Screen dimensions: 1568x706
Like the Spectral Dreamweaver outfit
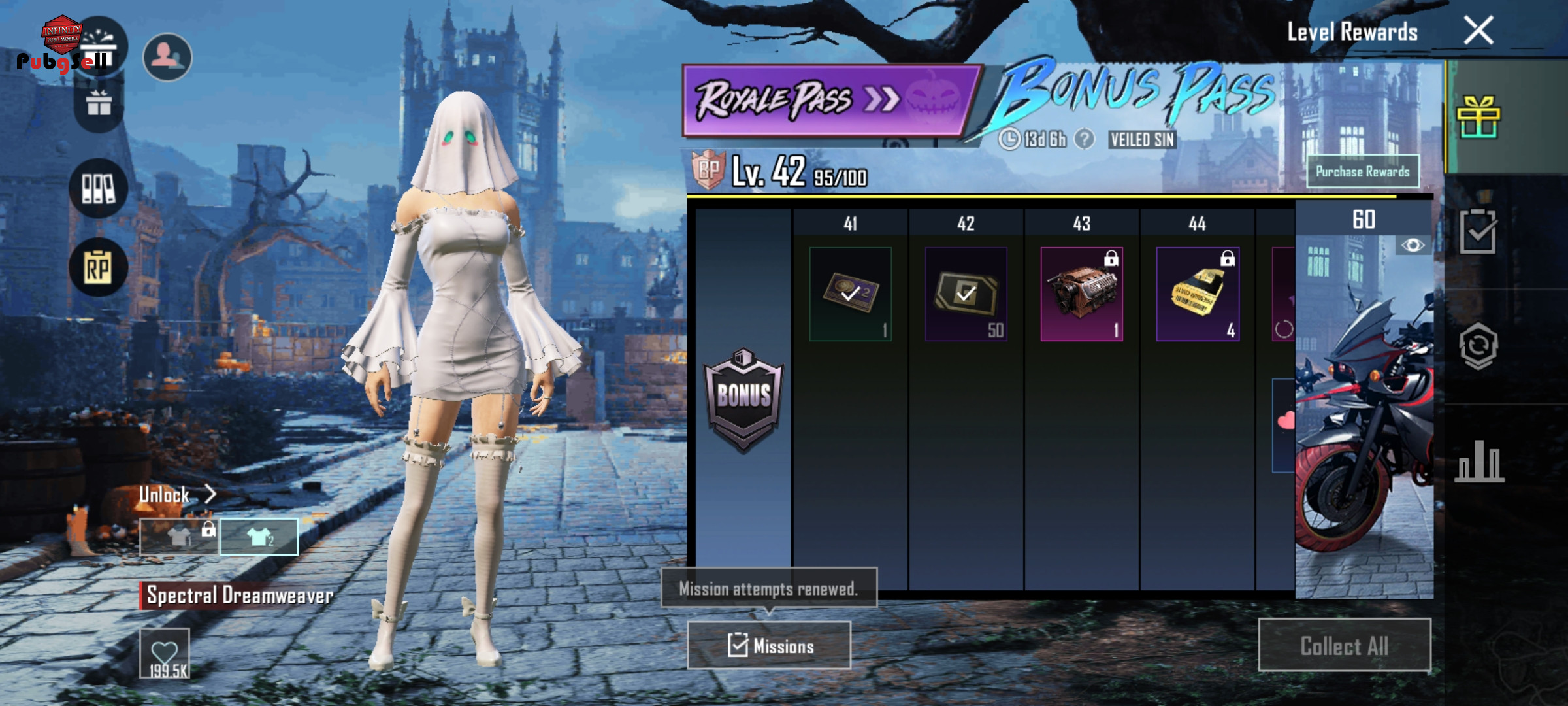[x=165, y=653]
